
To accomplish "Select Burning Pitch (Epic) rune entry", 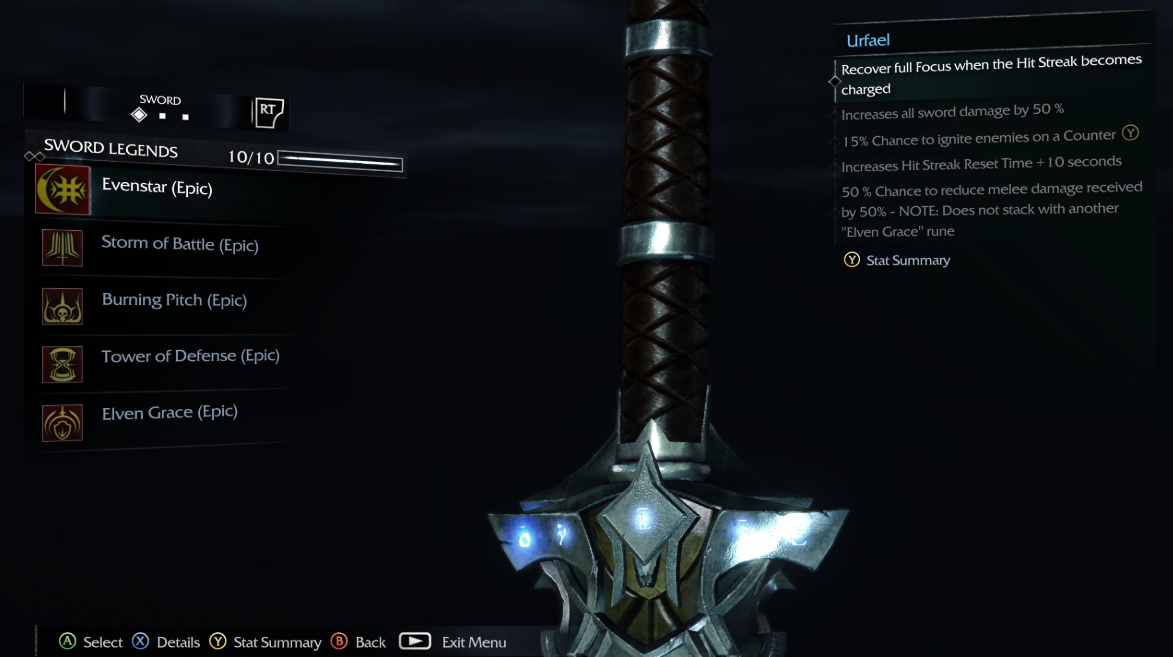I will pos(174,300).
